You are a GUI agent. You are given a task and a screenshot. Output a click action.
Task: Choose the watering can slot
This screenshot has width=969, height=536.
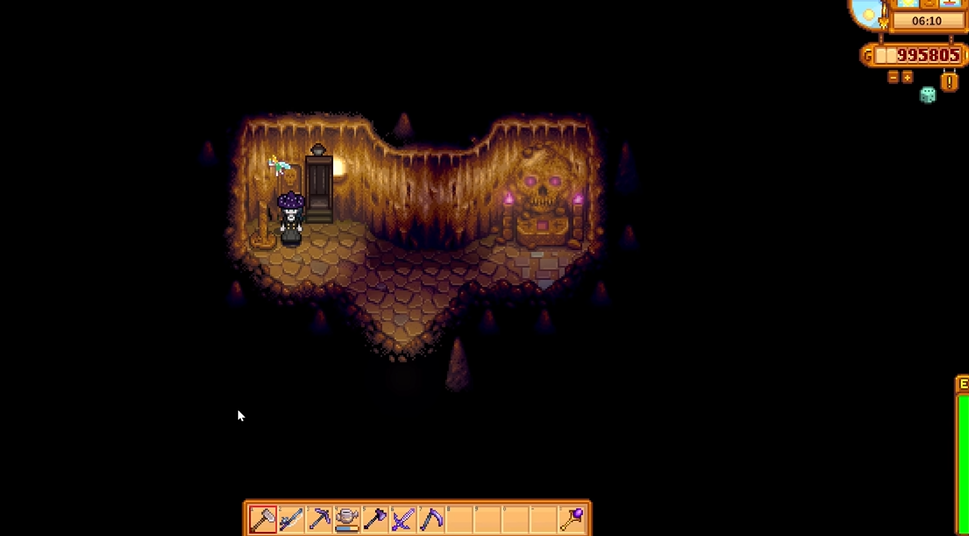(347, 519)
